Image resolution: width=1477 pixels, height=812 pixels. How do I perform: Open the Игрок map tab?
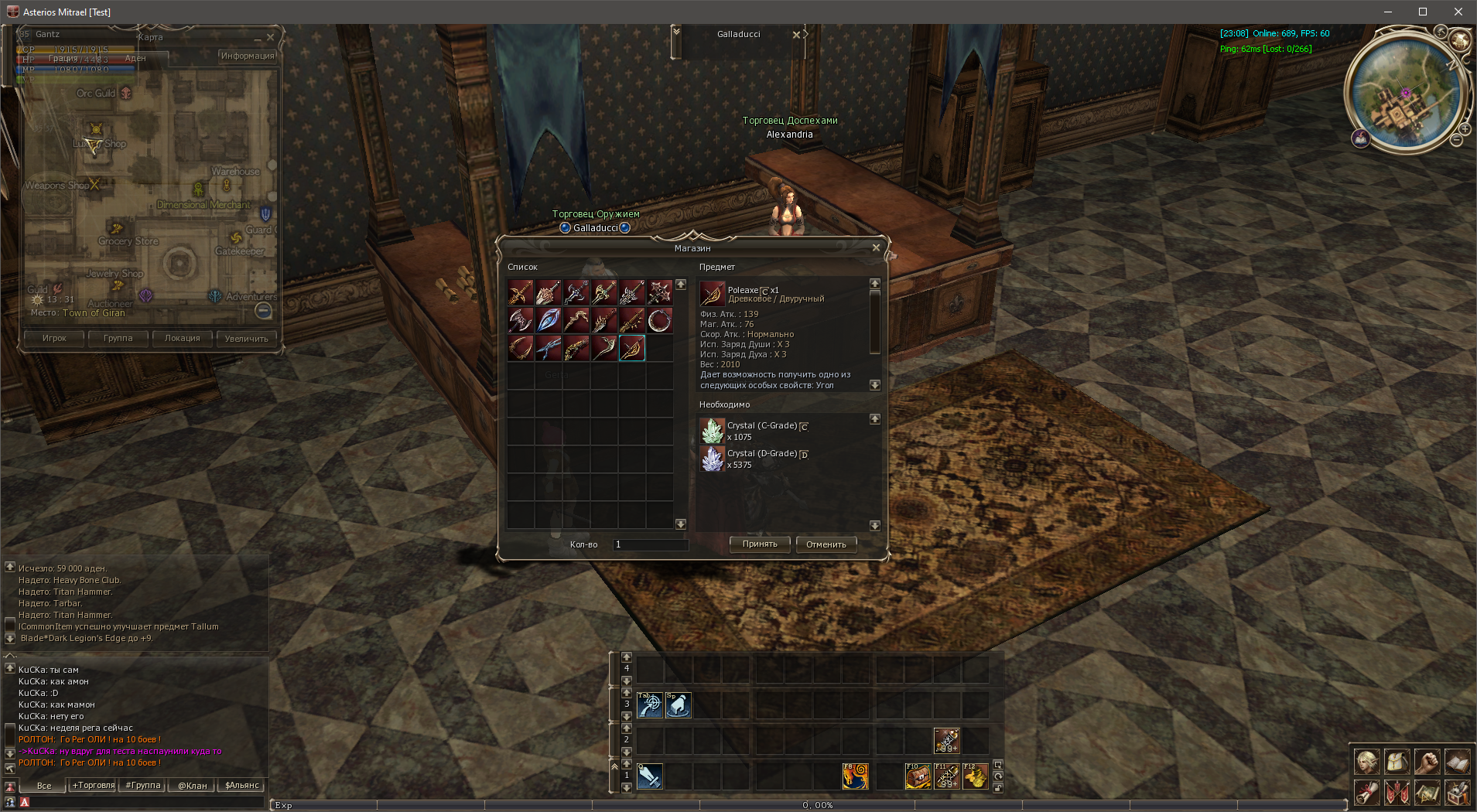(x=54, y=338)
